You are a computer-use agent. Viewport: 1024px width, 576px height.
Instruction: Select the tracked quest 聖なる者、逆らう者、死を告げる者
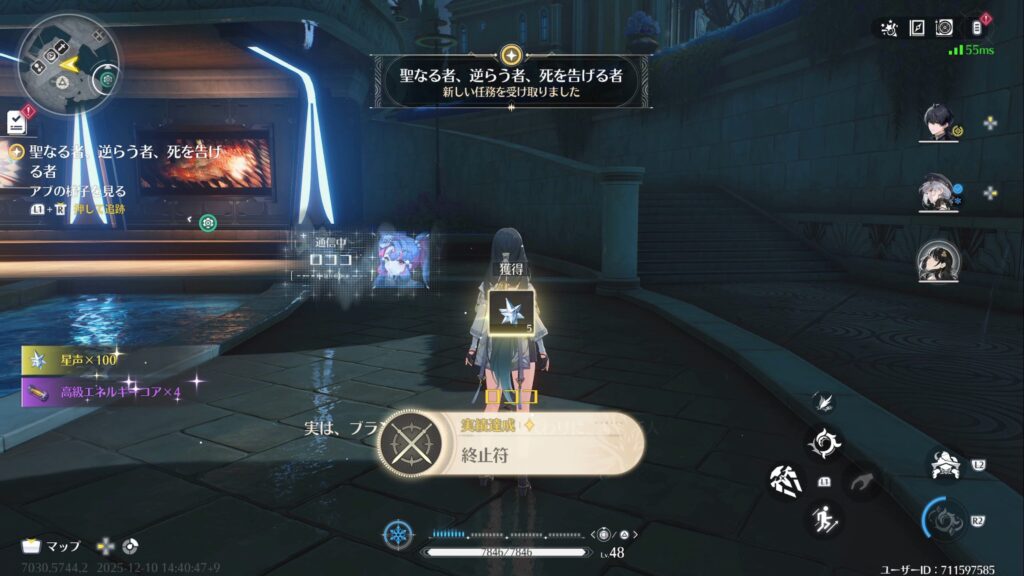click(x=110, y=160)
